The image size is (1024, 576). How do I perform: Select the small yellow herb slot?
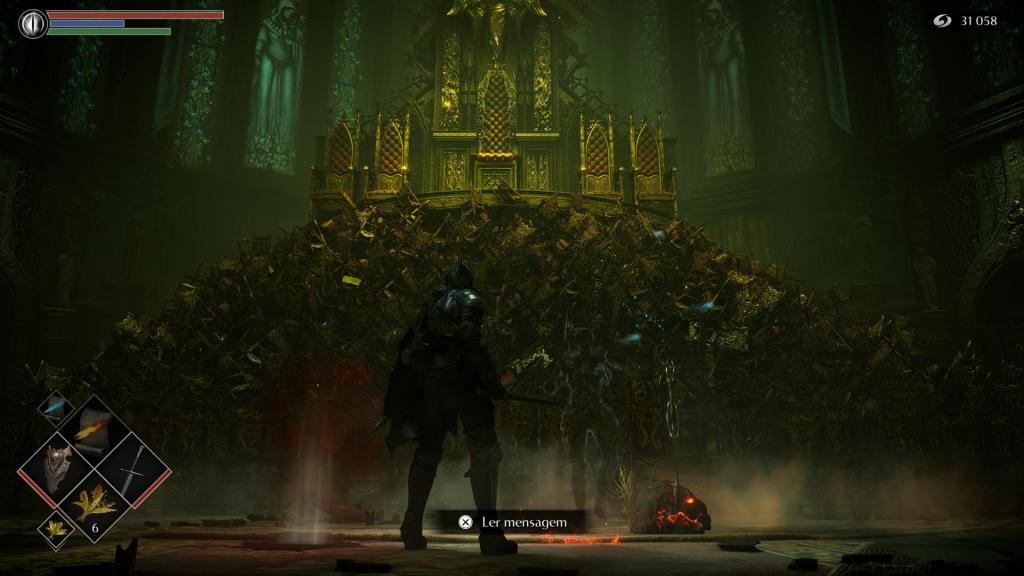pos(54,528)
